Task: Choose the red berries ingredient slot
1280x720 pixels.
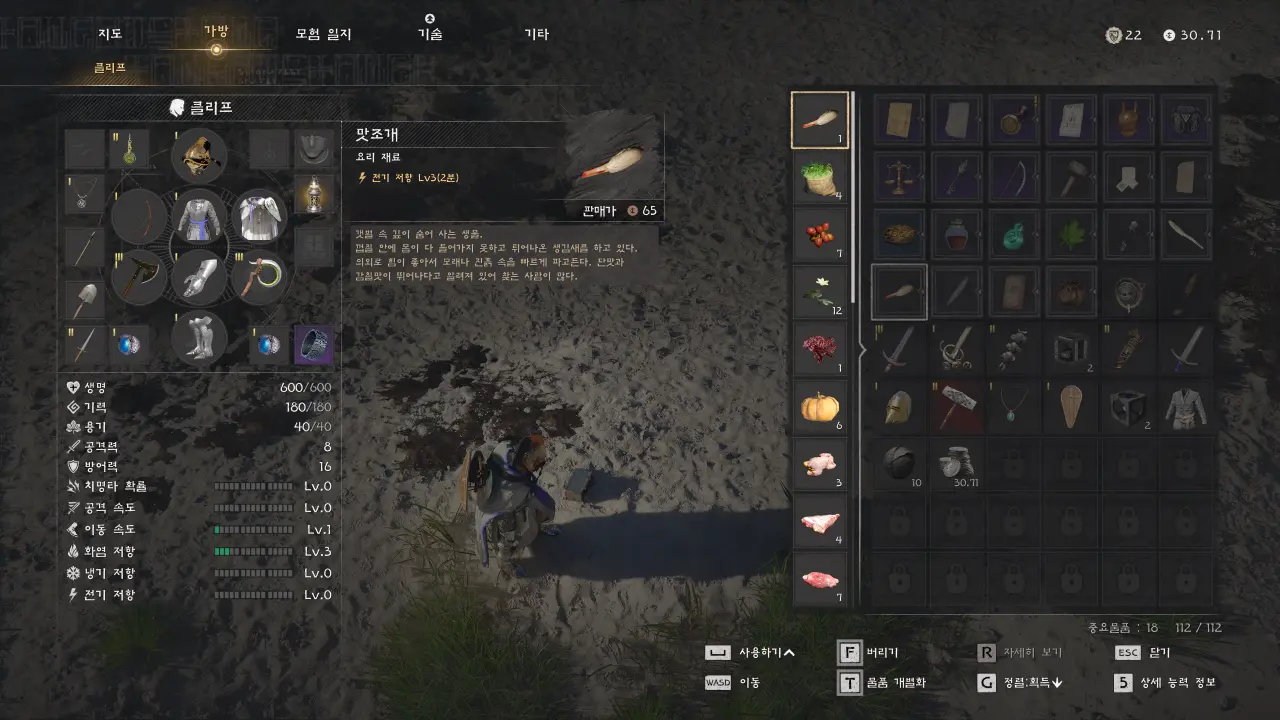Action: pyautogui.click(x=820, y=235)
